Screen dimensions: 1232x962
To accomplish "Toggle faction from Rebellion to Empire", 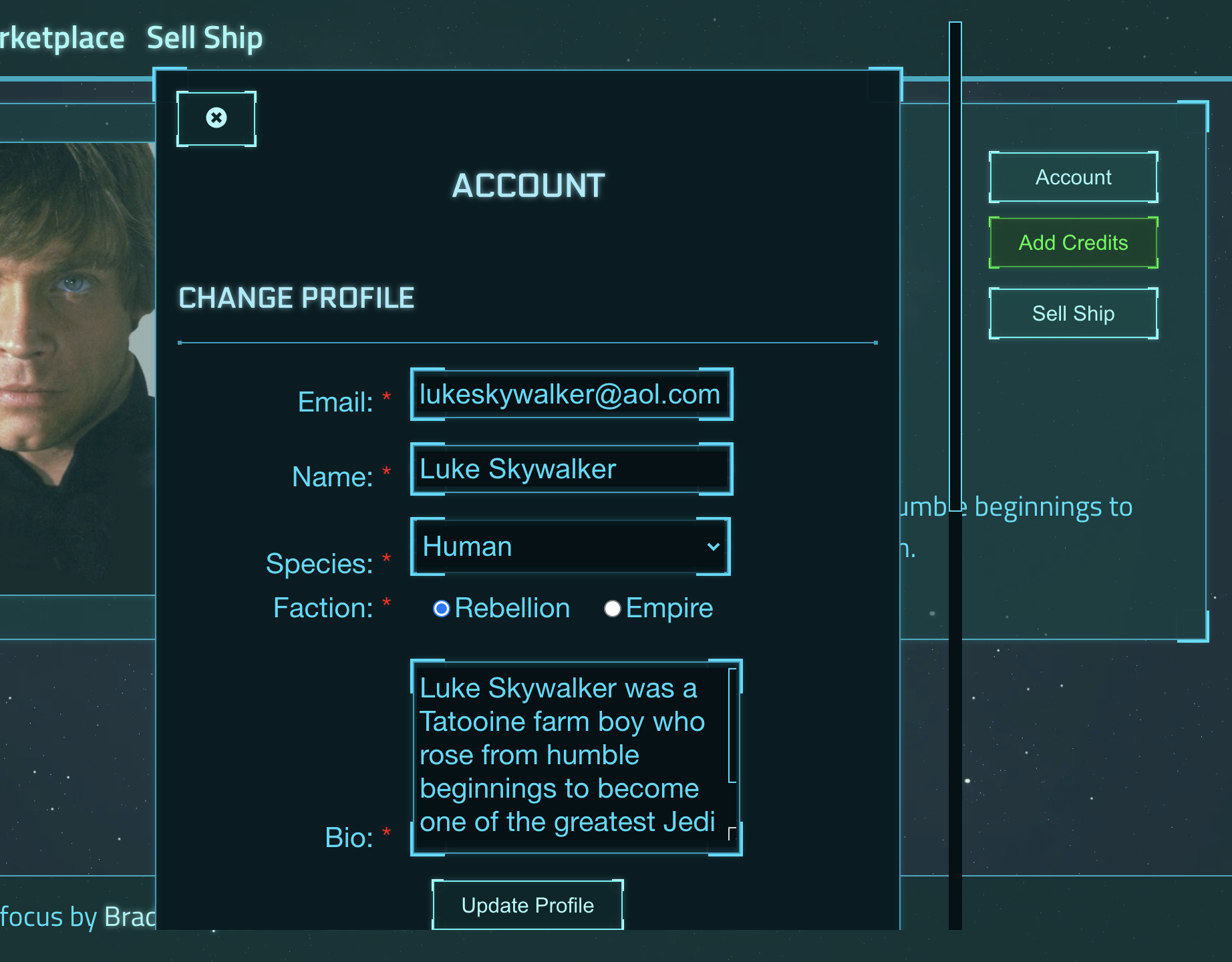I will (613, 608).
